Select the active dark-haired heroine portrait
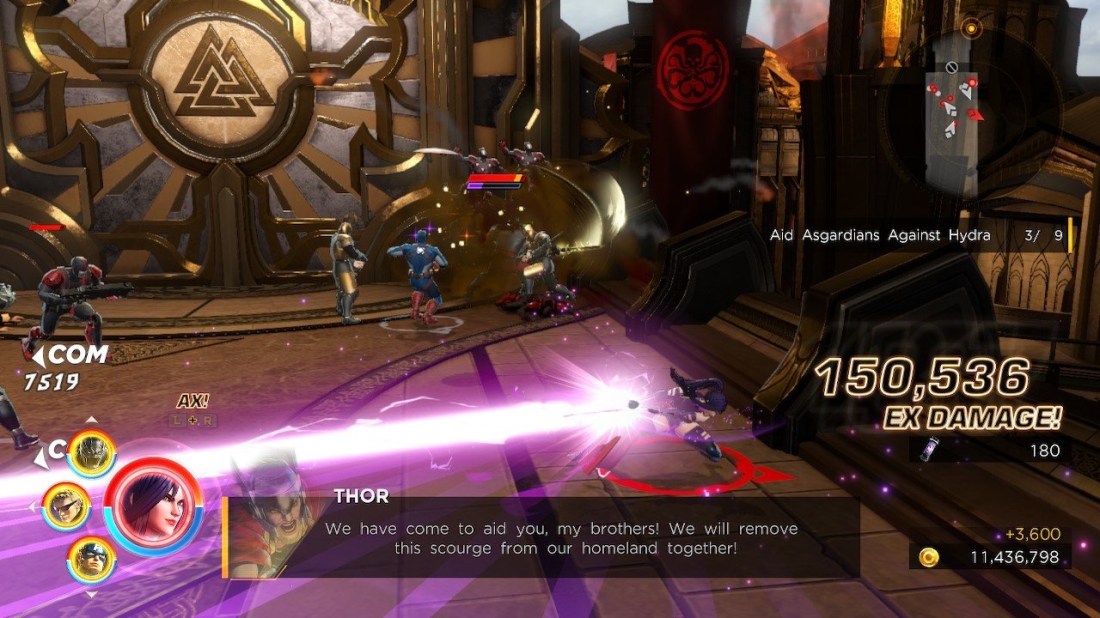This screenshot has height=618, width=1100. point(153,506)
